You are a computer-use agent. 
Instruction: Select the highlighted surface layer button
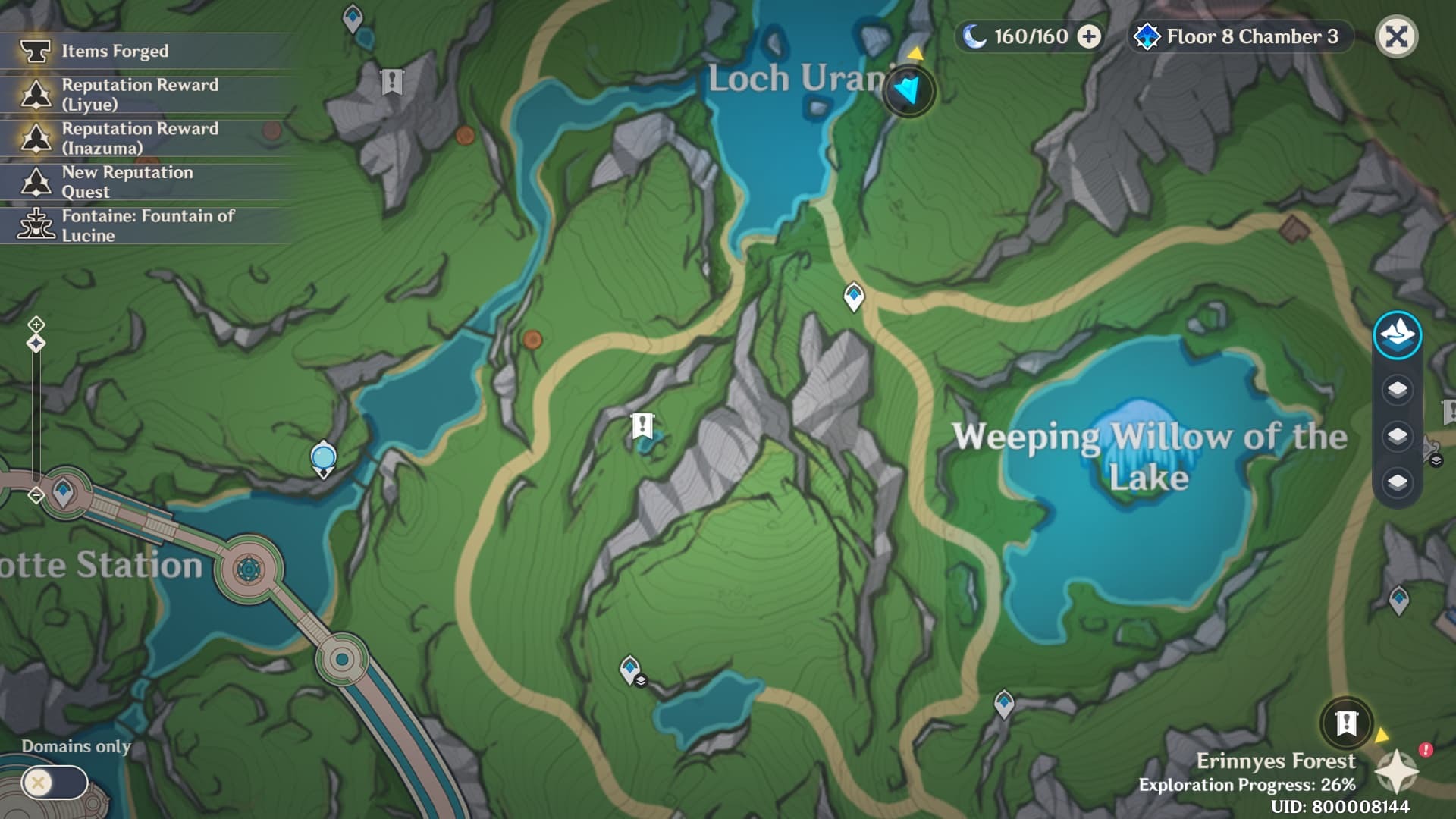pos(1397,334)
